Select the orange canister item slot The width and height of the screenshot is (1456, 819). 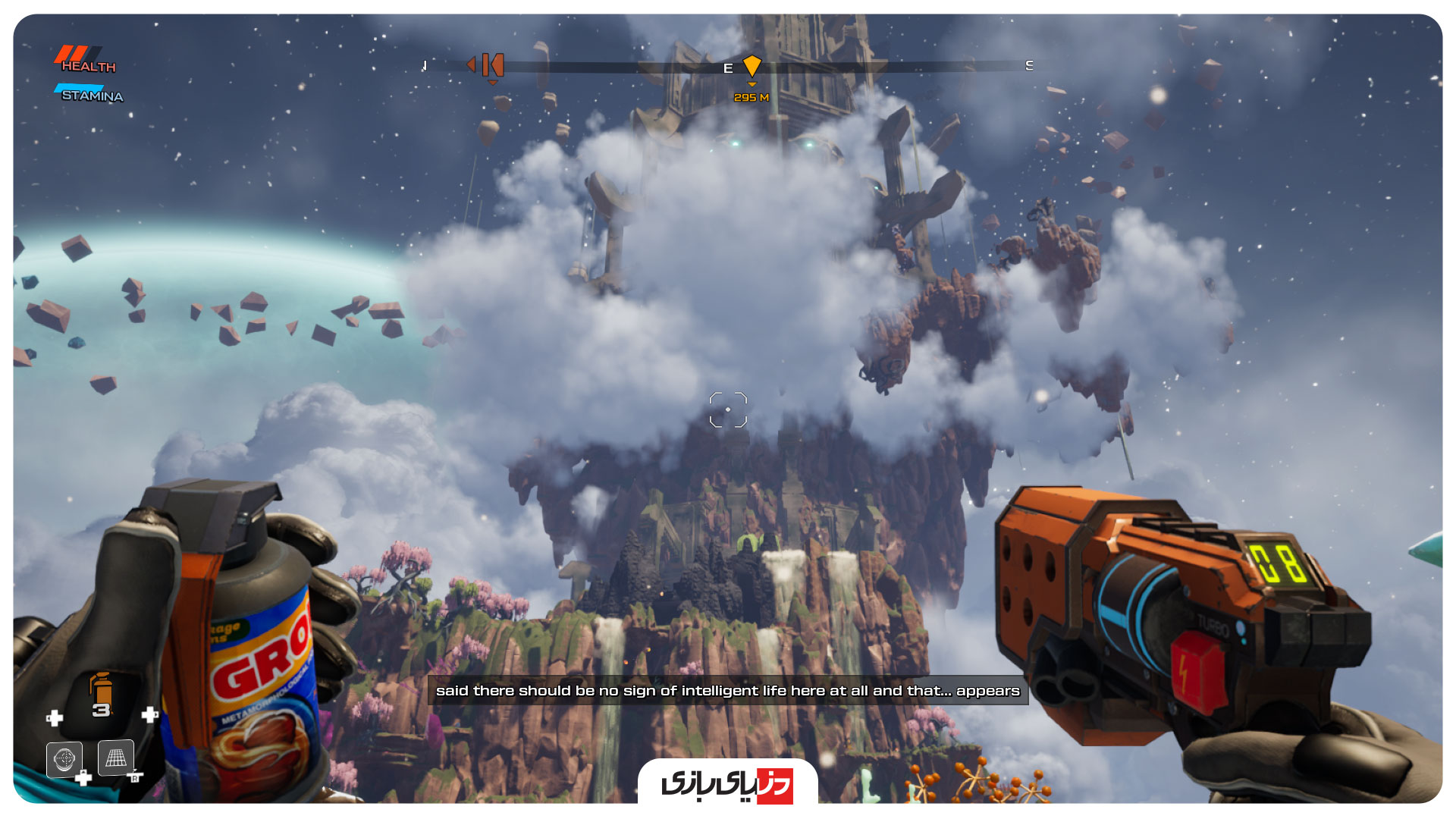coord(101,695)
